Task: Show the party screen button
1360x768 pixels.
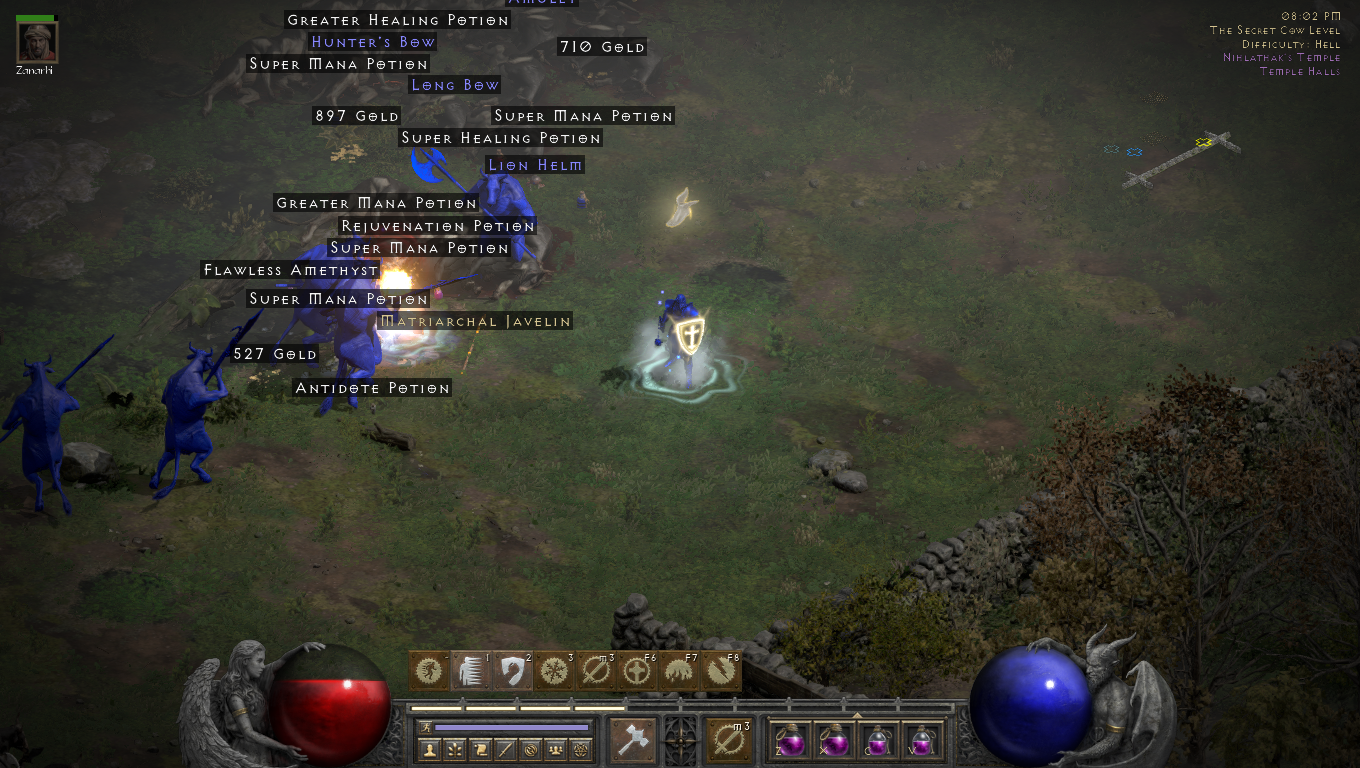Action: (x=555, y=749)
